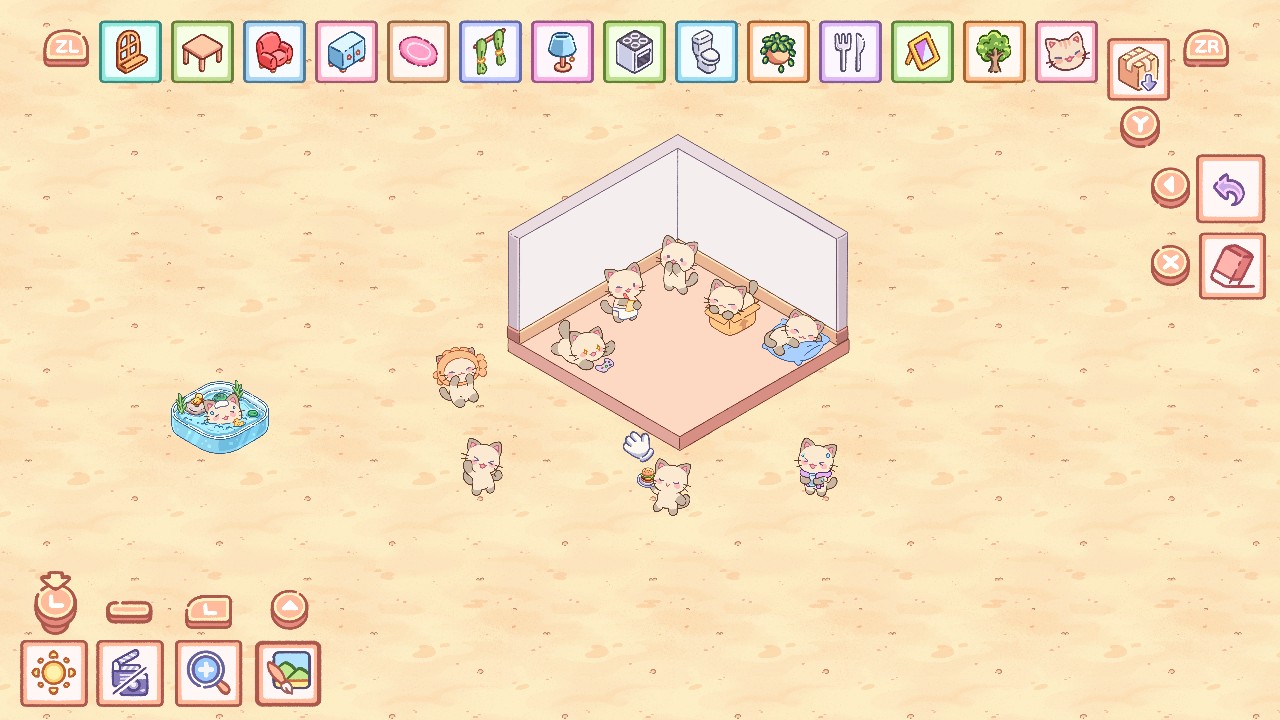Switch to the cat face tab
The image size is (1280, 720).
(1066, 52)
